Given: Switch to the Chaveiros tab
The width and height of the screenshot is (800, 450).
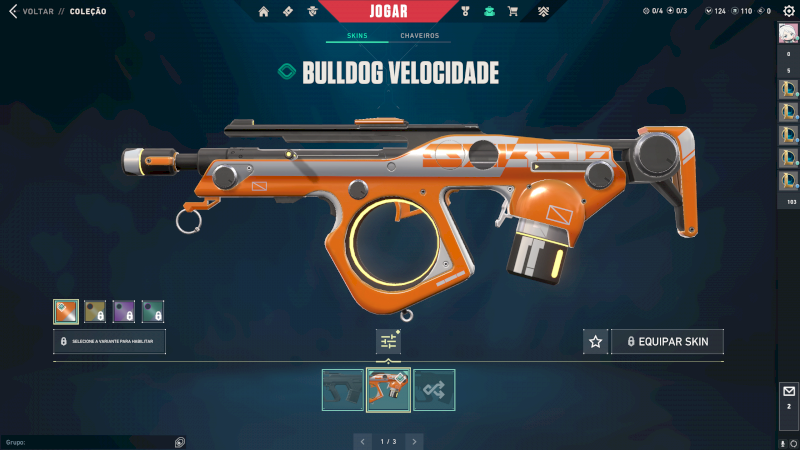Looking at the screenshot, I should click(419, 36).
